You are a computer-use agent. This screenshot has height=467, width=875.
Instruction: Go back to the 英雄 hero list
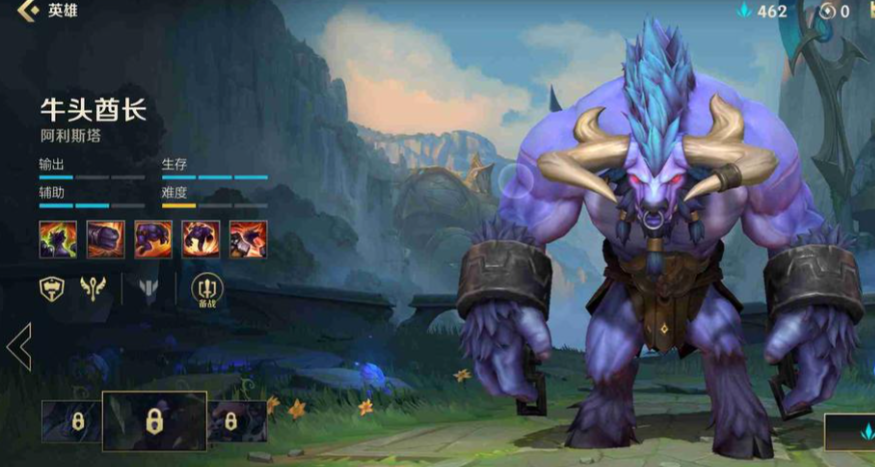tap(45, 12)
